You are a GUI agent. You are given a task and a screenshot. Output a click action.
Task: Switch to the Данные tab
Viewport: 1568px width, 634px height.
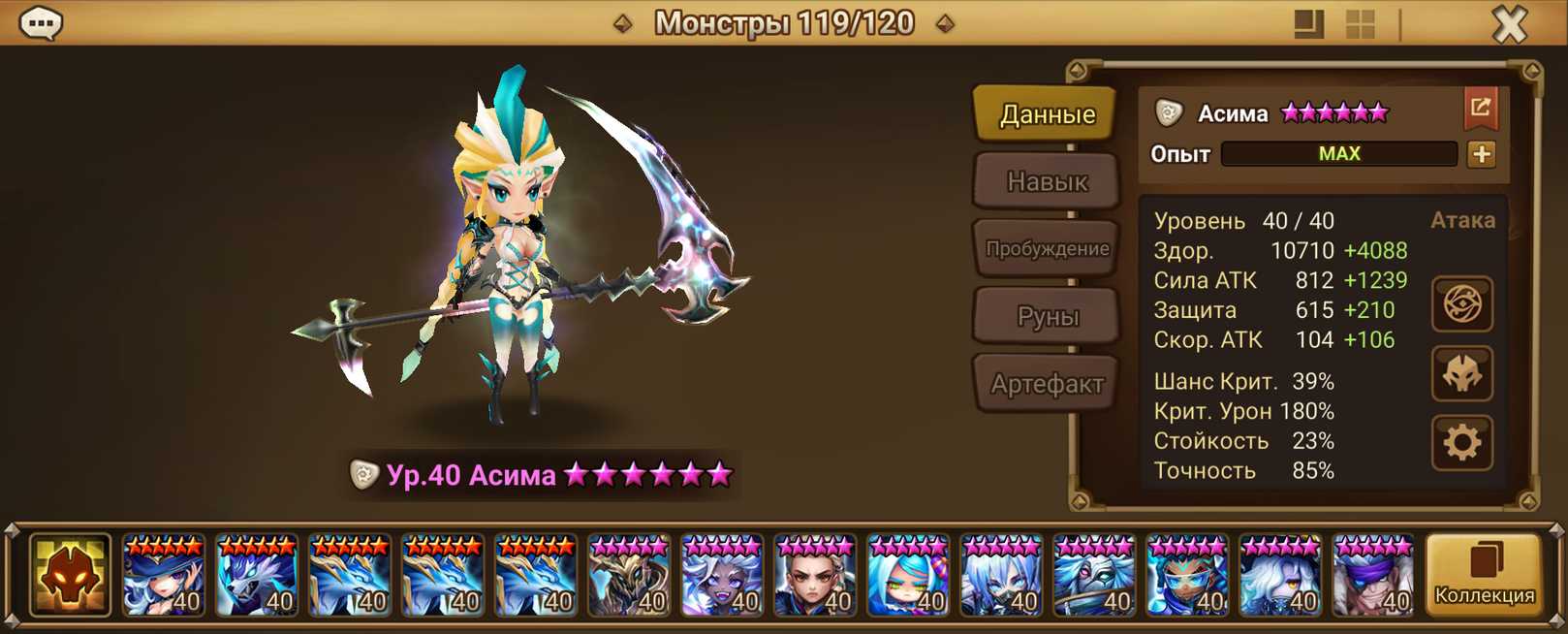(1047, 114)
